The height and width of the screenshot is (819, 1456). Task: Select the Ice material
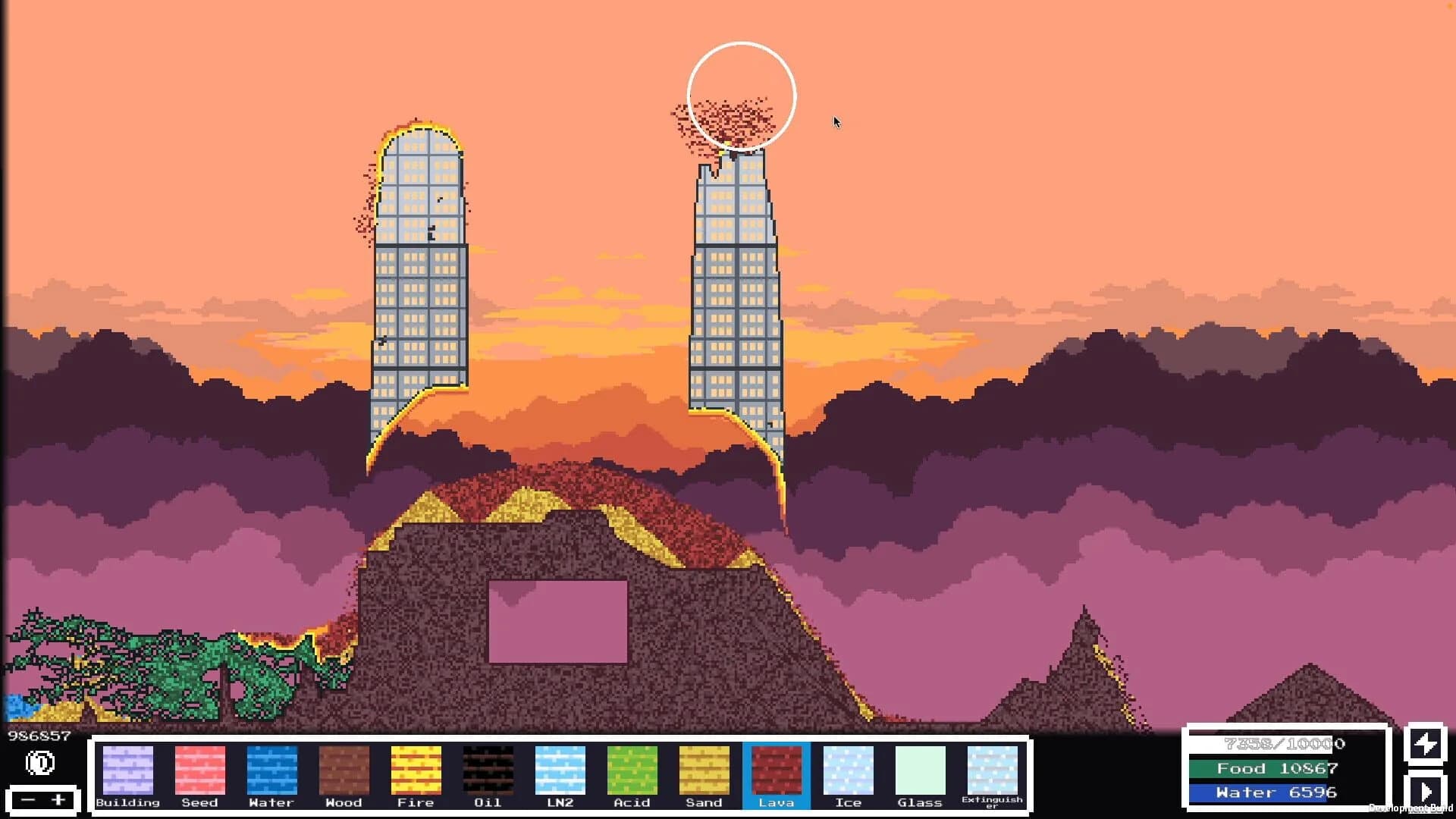click(x=848, y=770)
